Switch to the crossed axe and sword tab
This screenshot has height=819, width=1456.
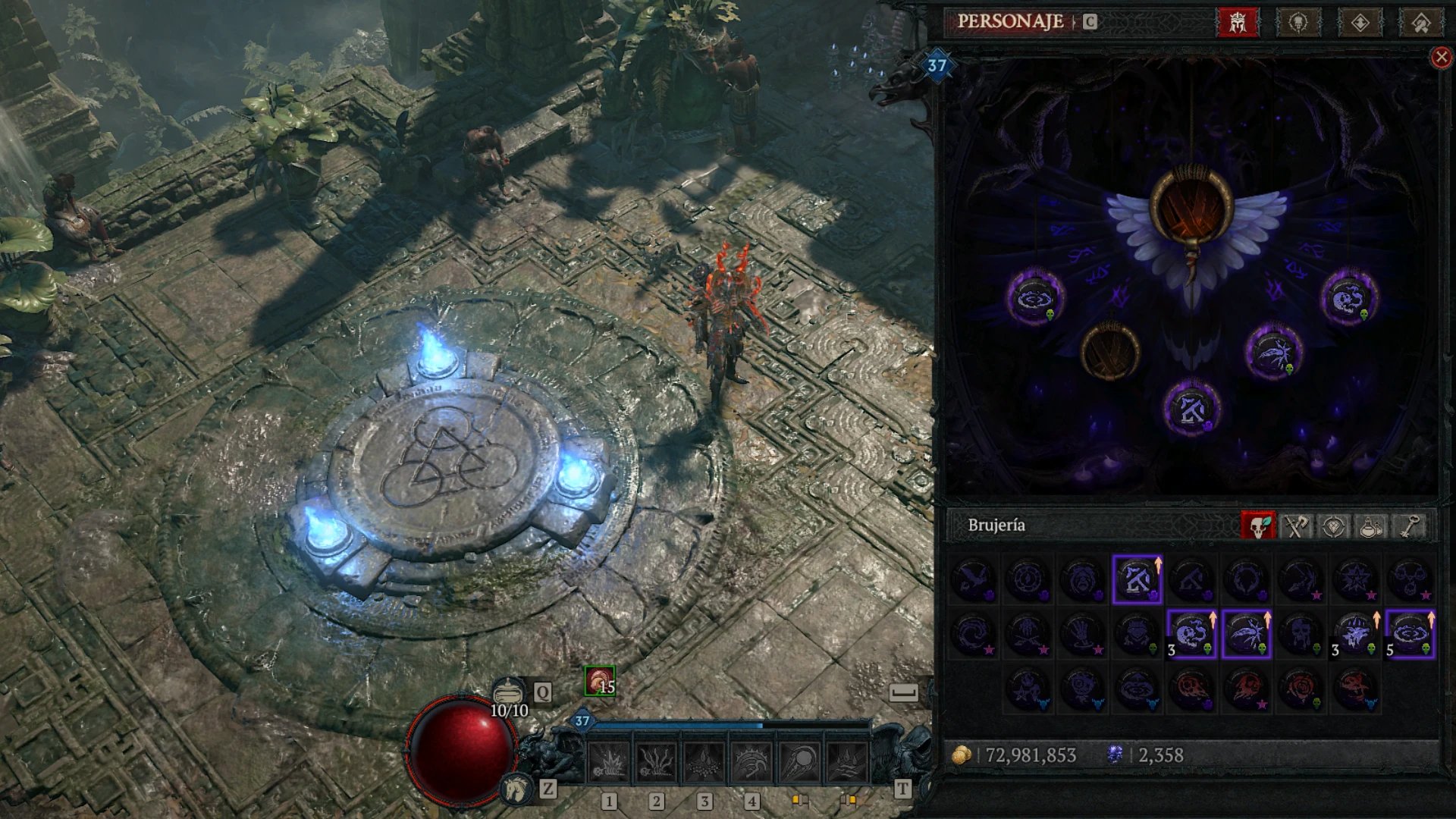coord(1296,526)
